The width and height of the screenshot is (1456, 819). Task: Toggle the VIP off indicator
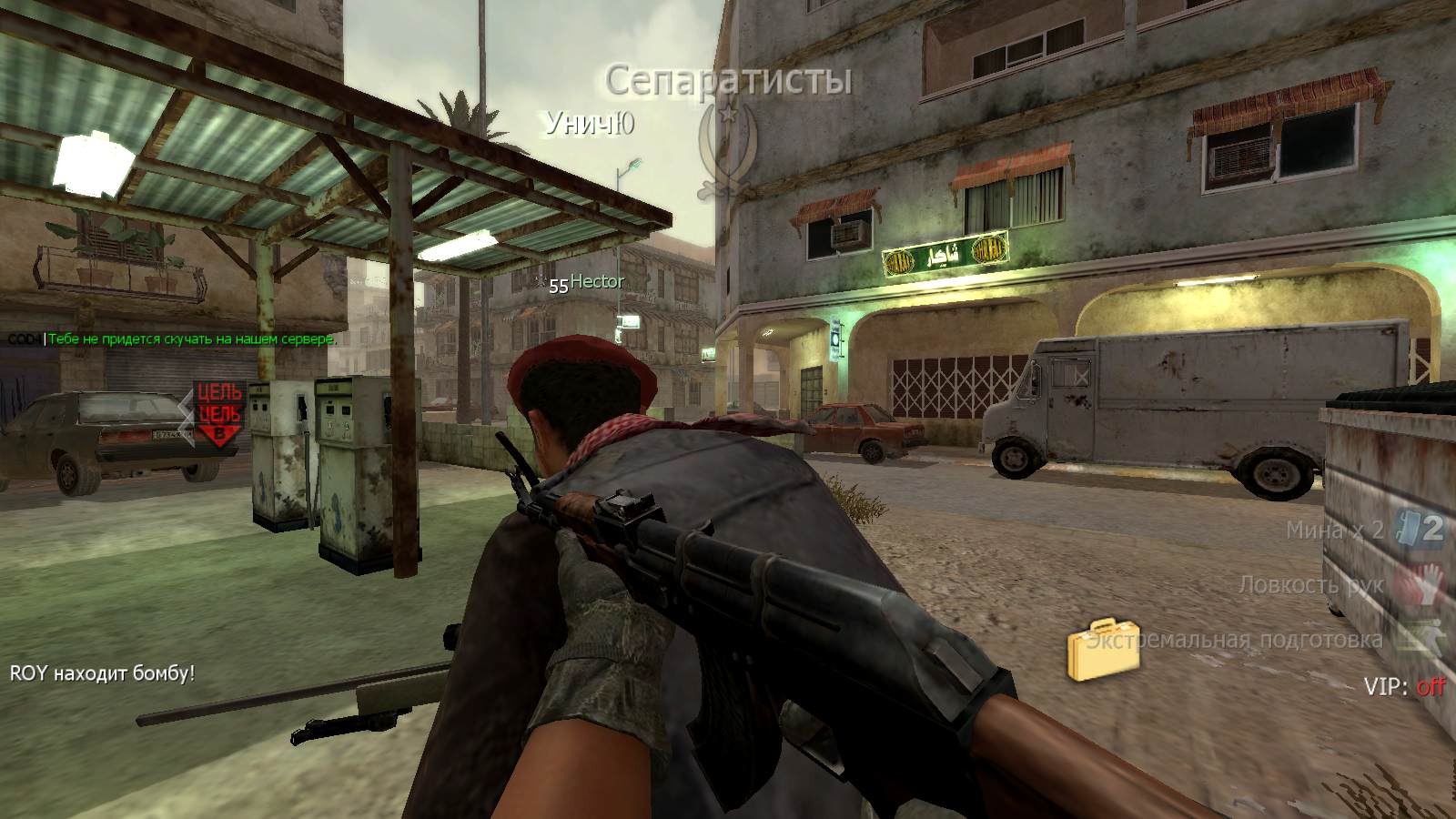click(1430, 687)
